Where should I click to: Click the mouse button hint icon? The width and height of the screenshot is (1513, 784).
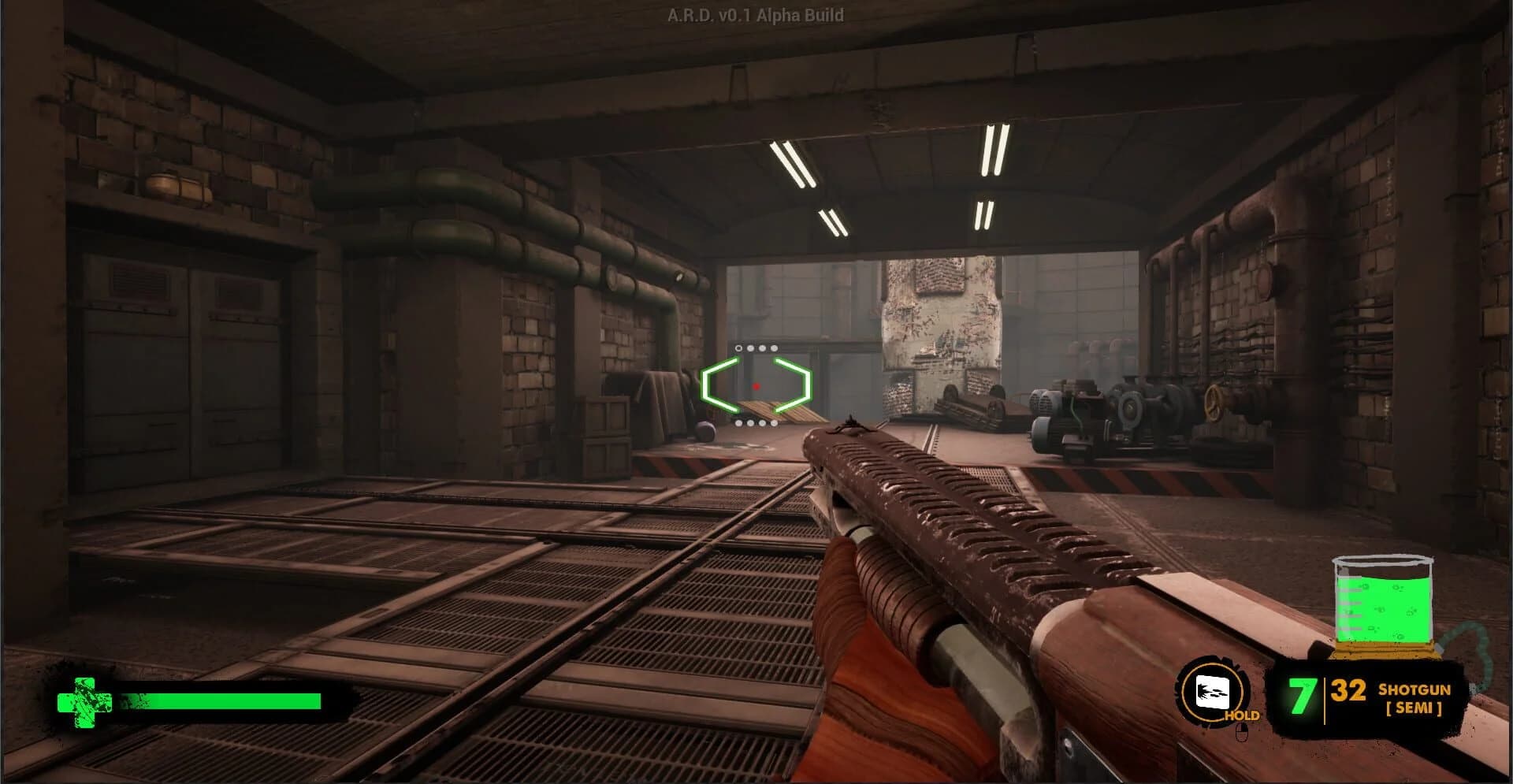[x=1242, y=732]
